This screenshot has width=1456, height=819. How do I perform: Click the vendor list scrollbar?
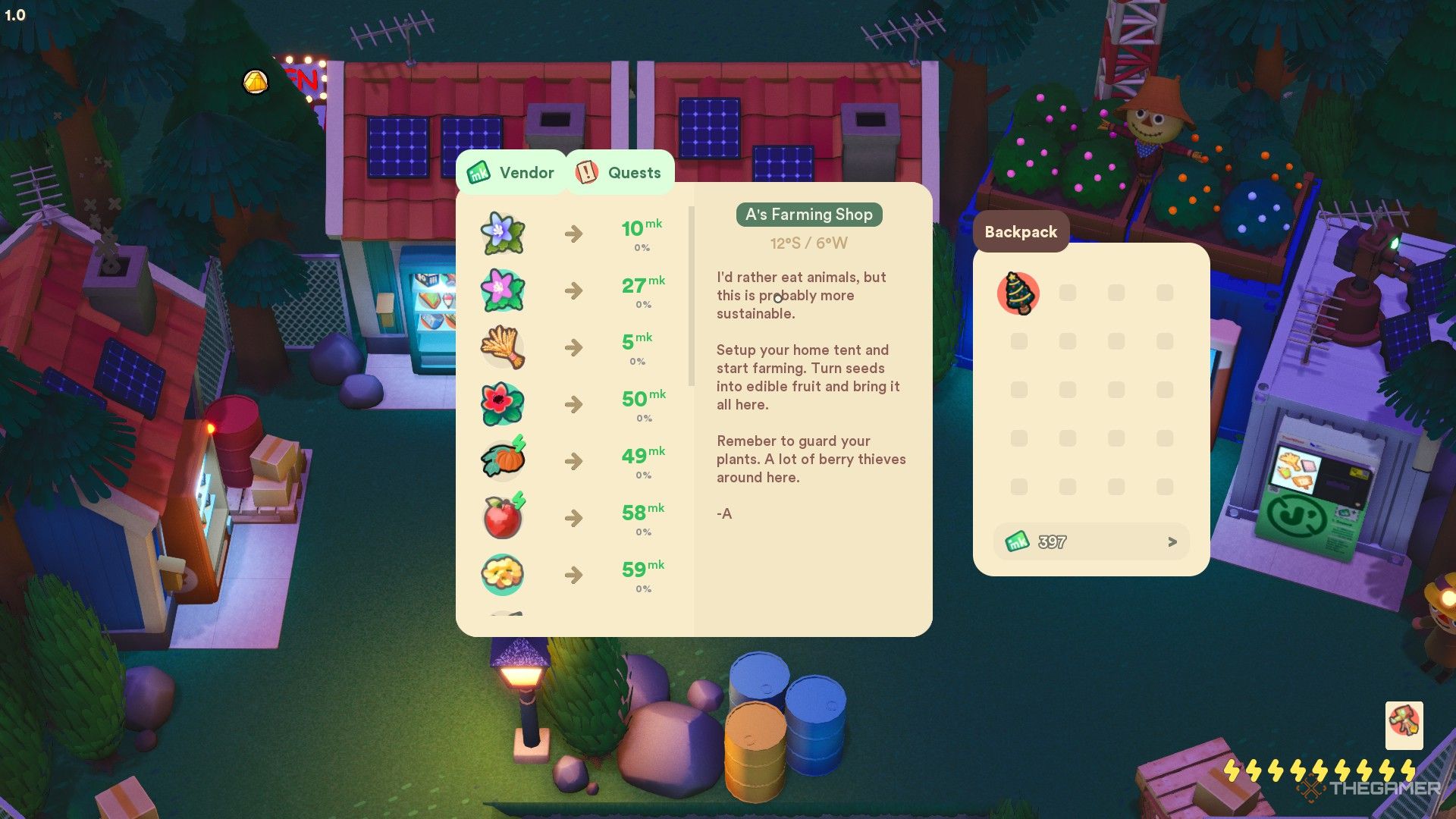click(x=691, y=296)
